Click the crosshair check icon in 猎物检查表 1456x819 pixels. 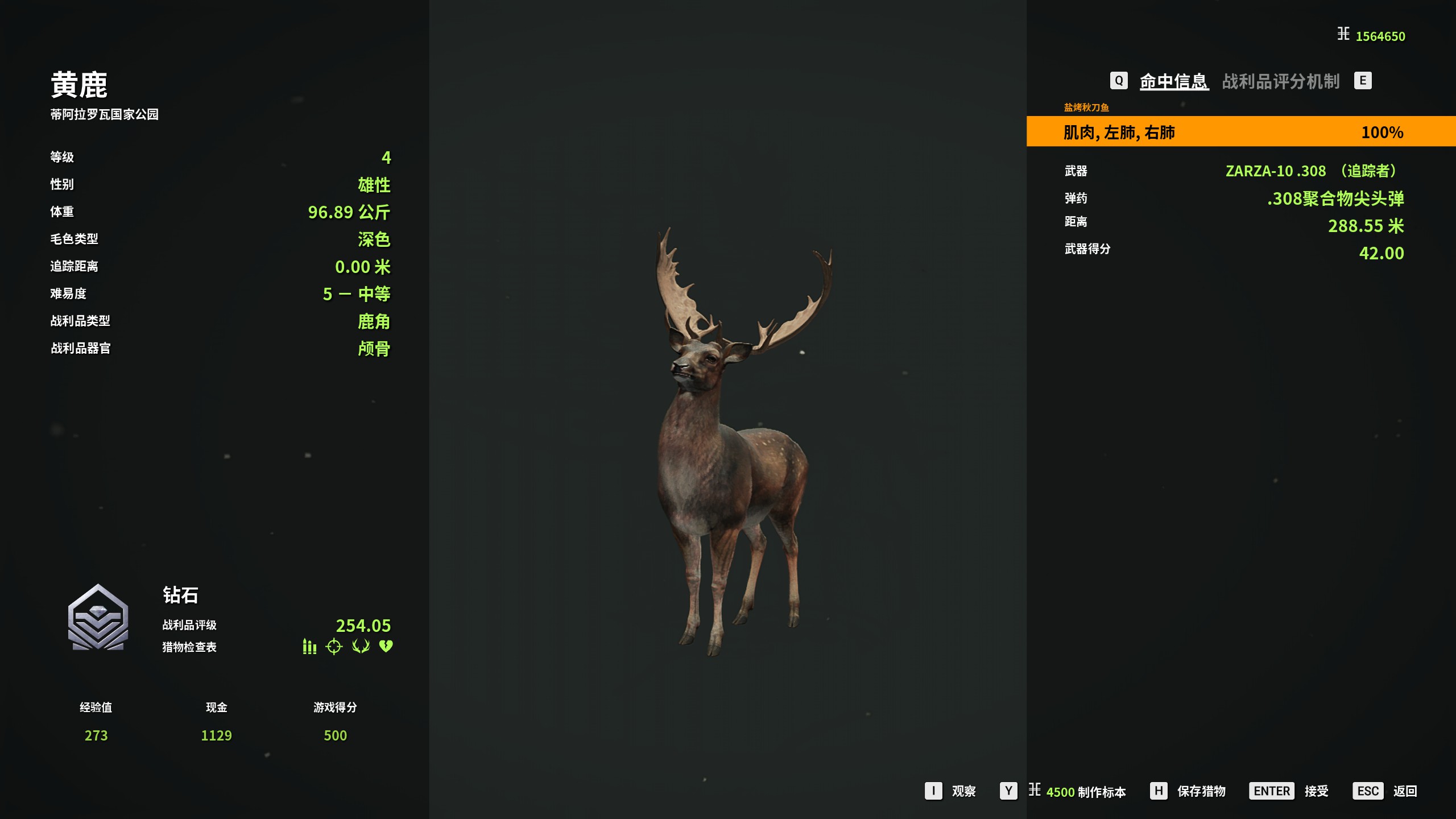coord(334,647)
